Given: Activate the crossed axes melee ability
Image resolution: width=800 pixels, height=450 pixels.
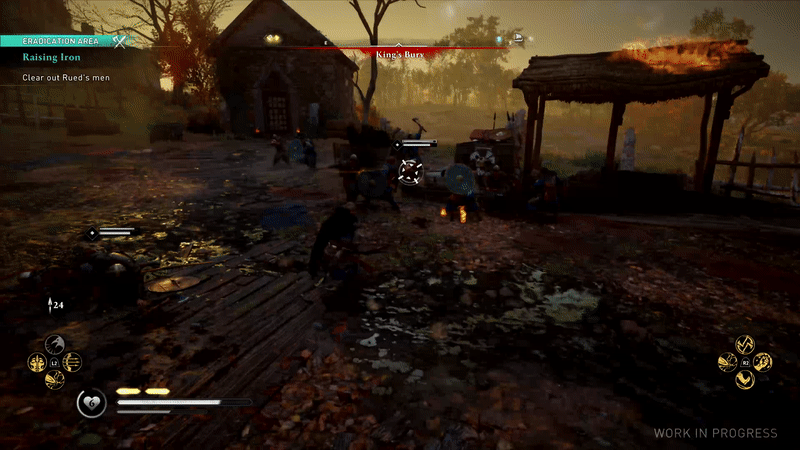Looking at the screenshot, I should [x=744, y=344].
